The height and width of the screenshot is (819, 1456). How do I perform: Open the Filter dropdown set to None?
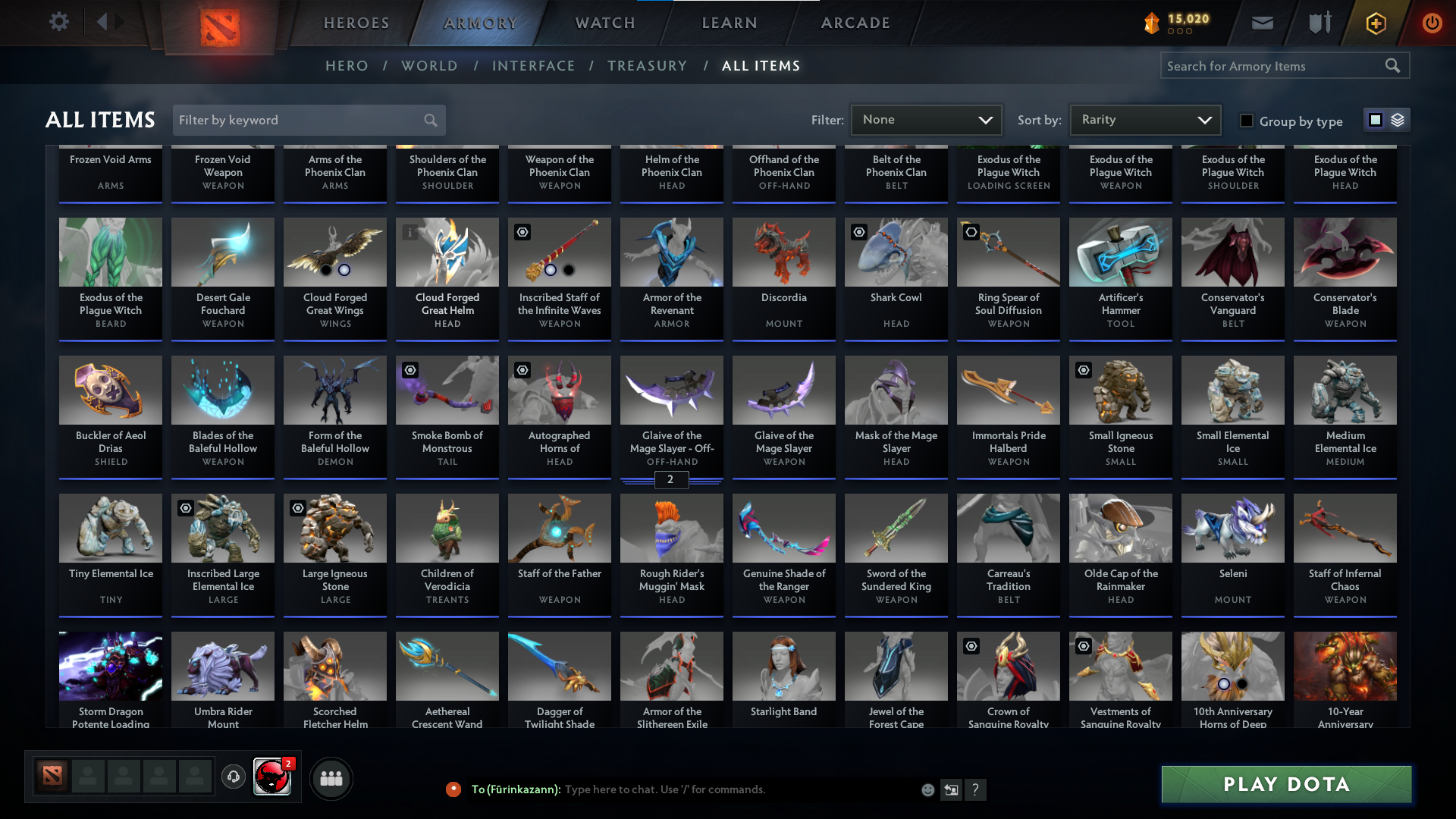click(x=926, y=119)
